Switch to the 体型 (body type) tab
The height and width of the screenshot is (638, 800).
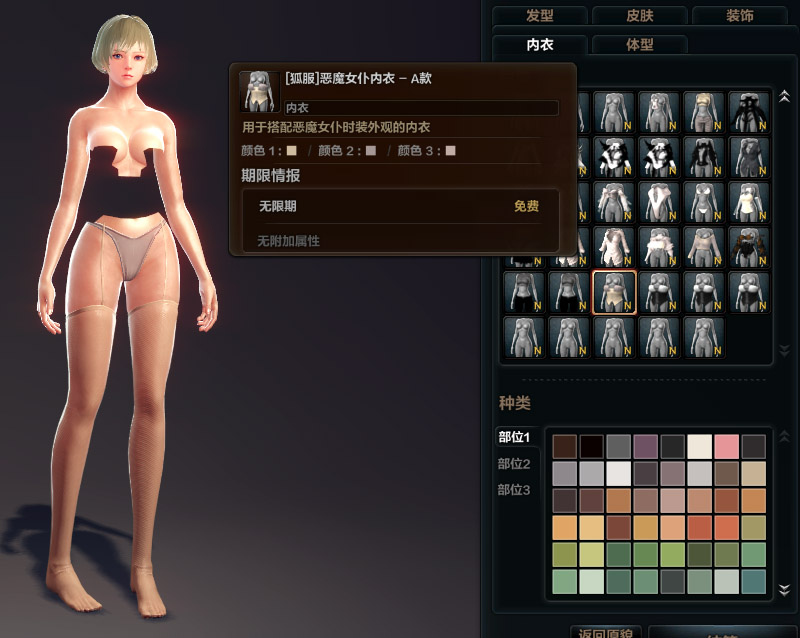(x=639, y=45)
